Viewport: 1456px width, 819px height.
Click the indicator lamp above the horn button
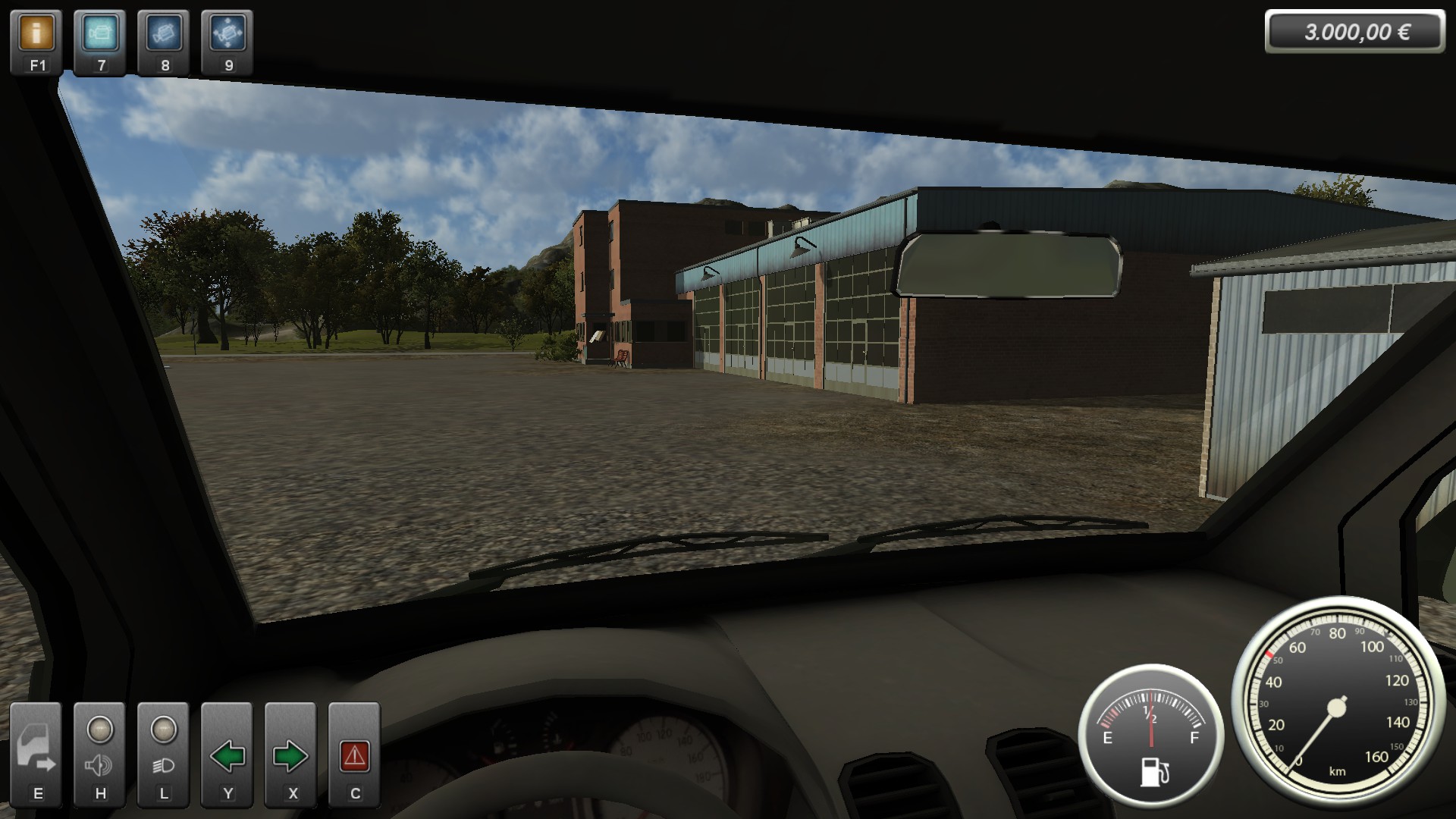(x=99, y=728)
